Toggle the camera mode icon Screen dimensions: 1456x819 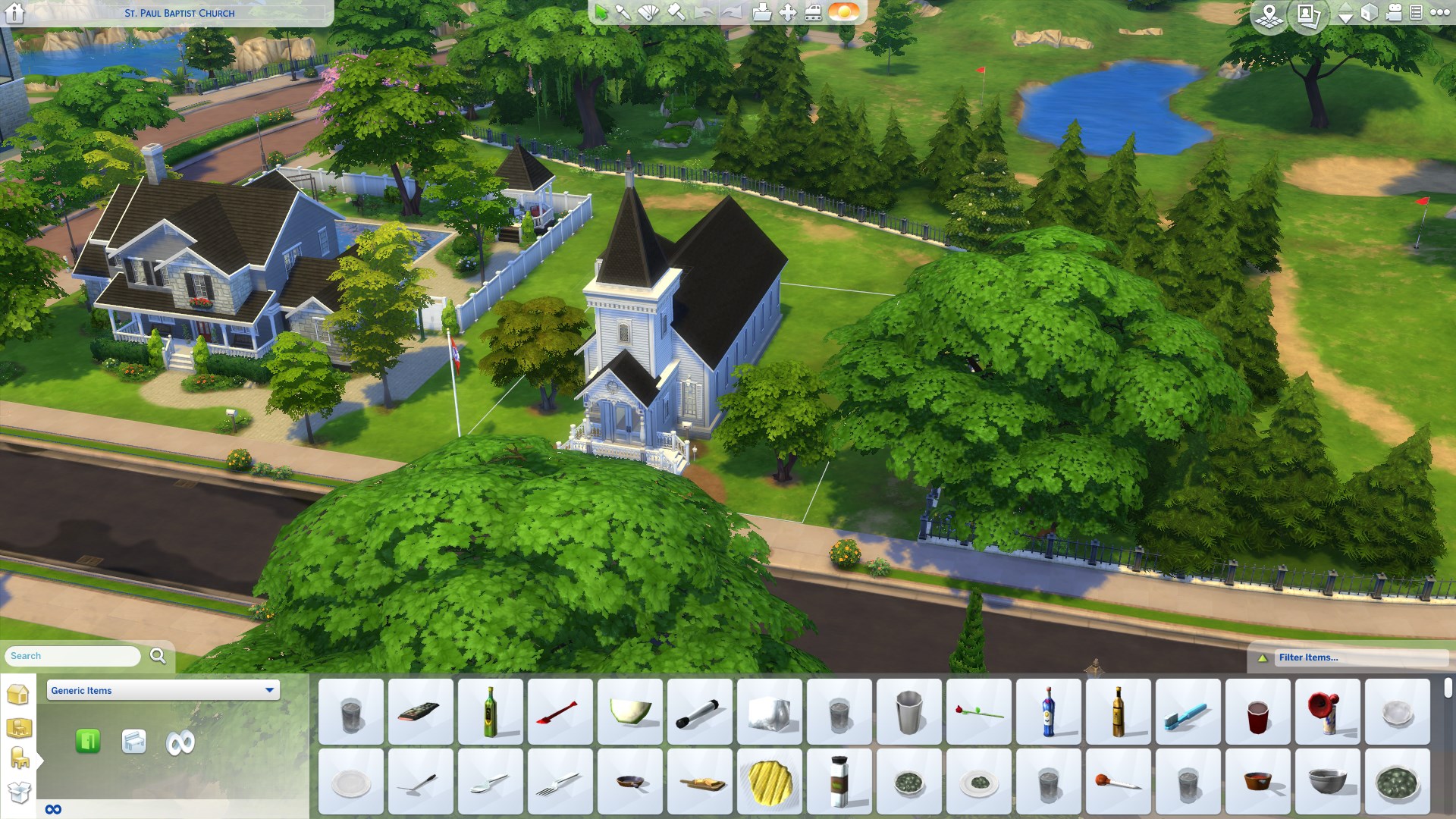[1394, 14]
